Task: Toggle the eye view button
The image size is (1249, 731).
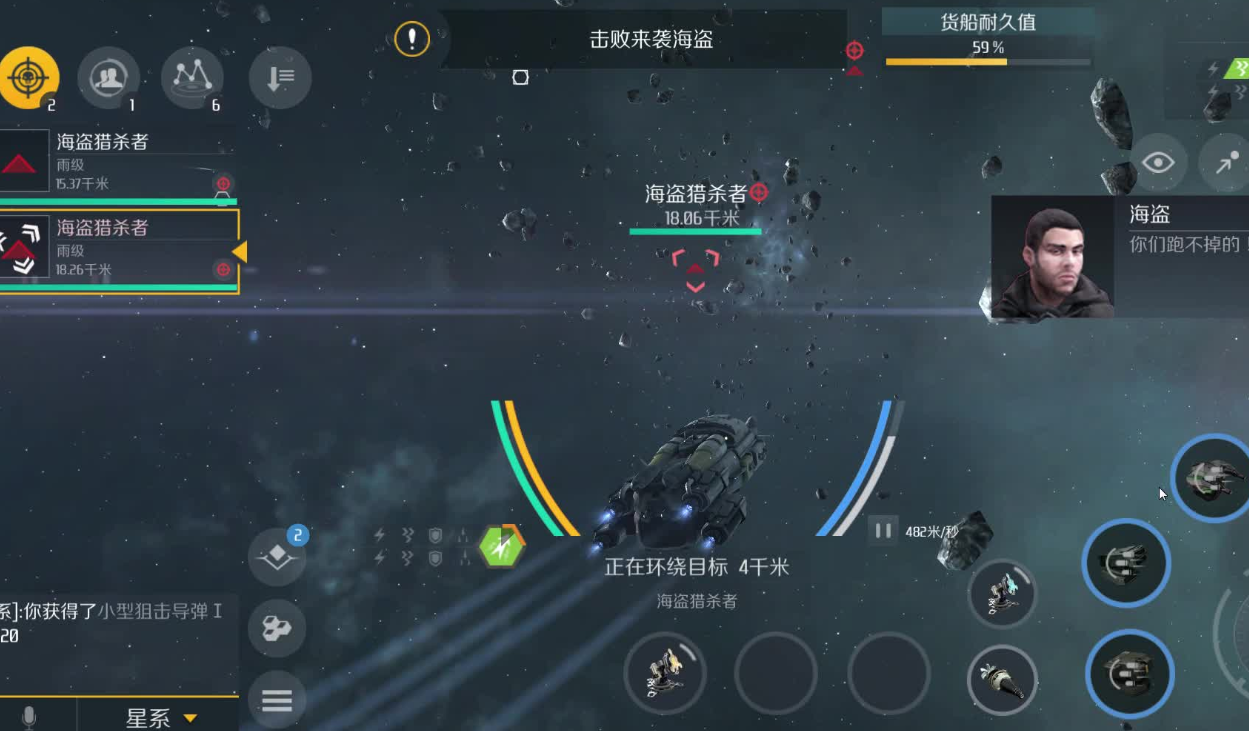Action: [1158, 162]
